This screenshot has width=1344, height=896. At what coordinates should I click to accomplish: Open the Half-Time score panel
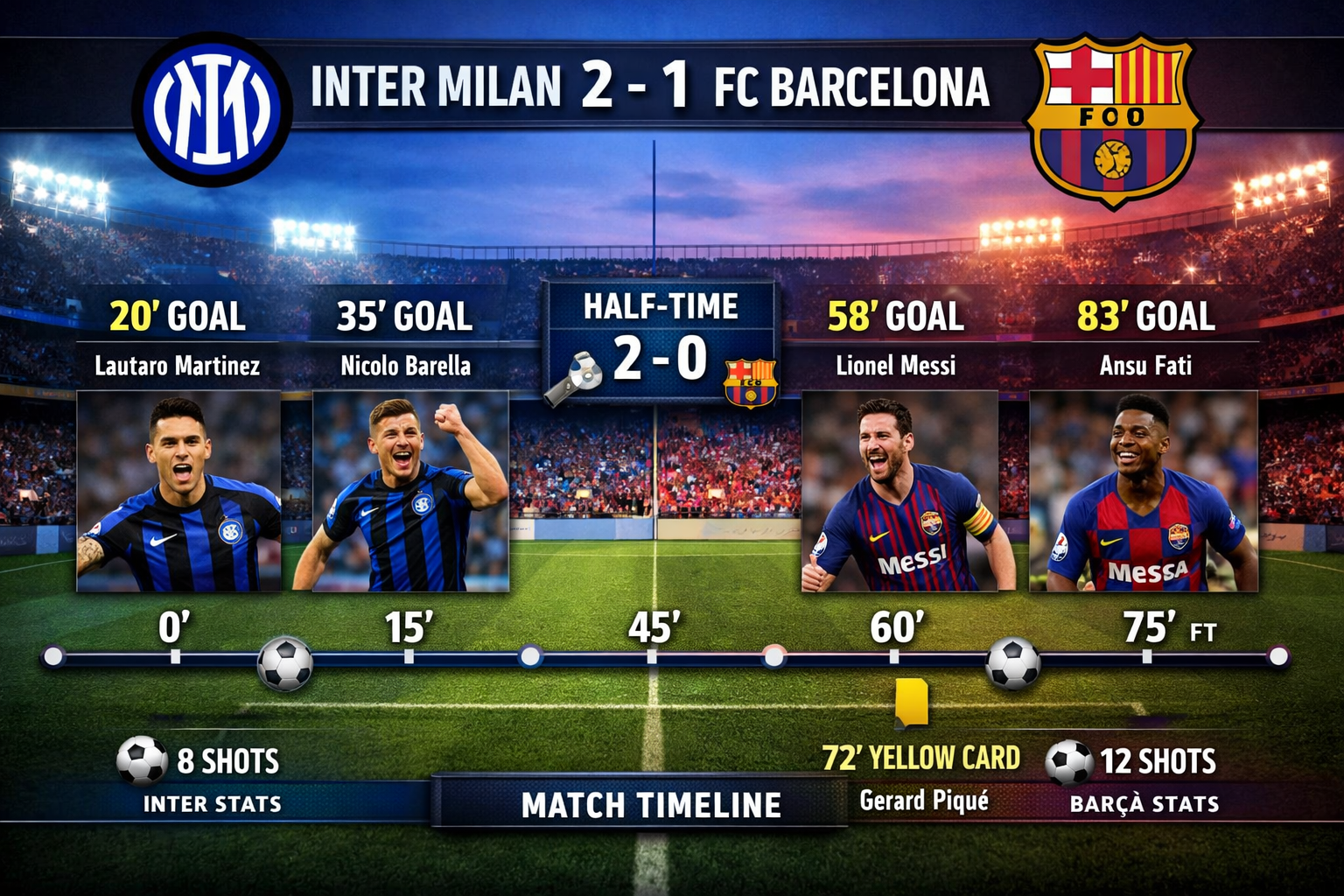tap(660, 341)
